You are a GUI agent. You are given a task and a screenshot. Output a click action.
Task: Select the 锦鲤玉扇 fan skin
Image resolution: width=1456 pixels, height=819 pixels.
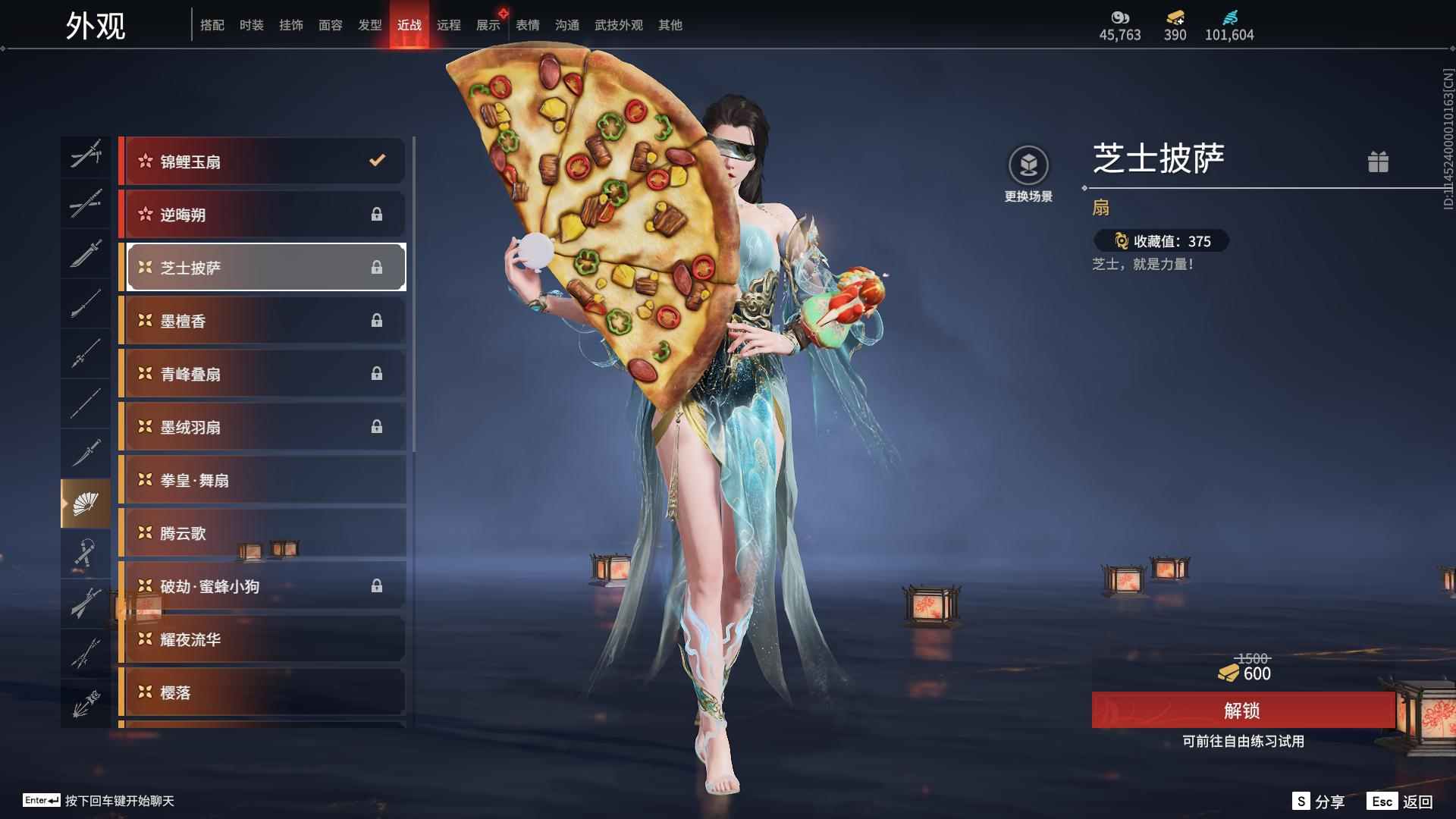(262, 162)
